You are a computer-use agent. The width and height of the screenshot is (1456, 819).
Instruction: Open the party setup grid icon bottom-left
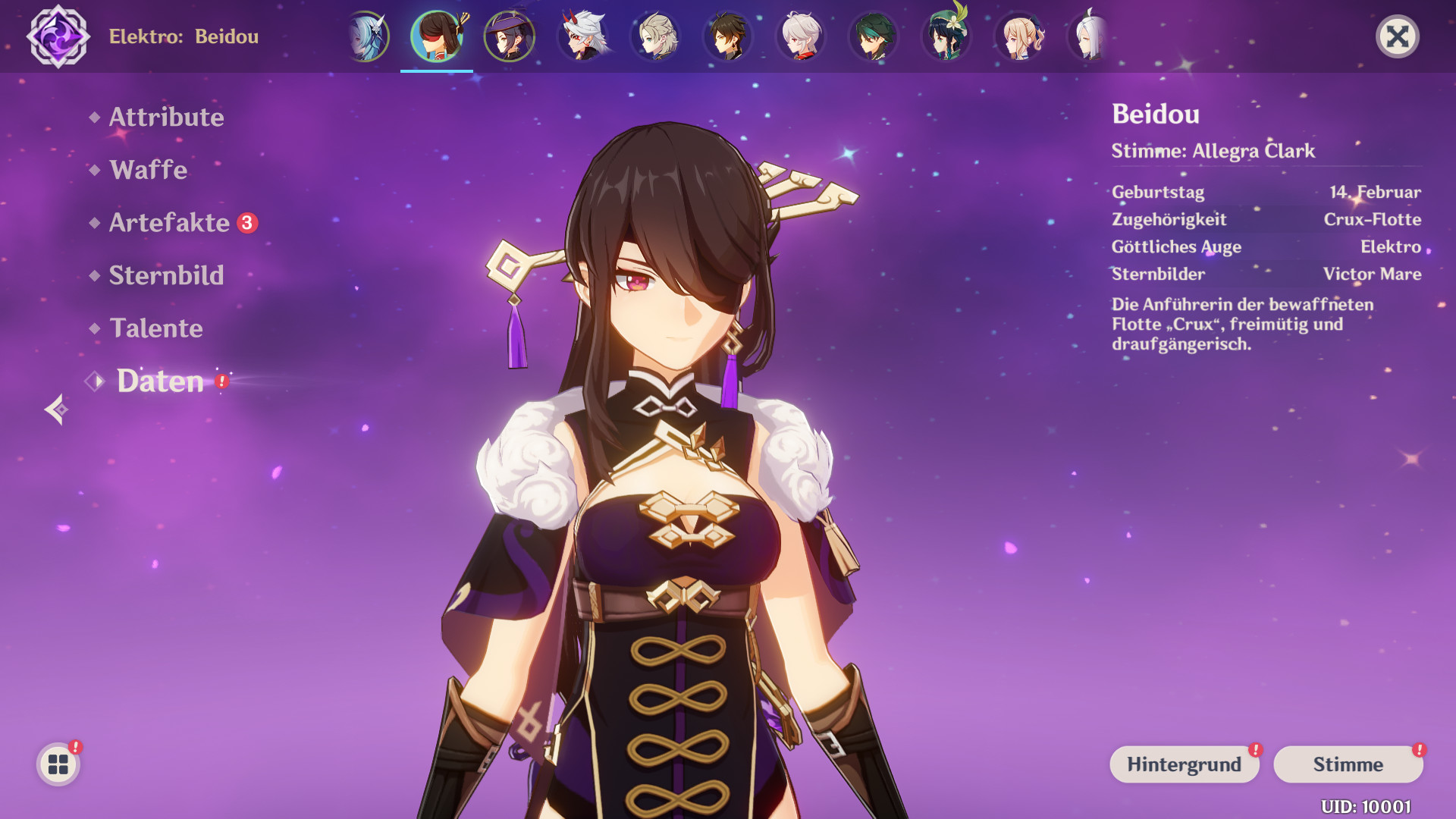click(x=57, y=764)
